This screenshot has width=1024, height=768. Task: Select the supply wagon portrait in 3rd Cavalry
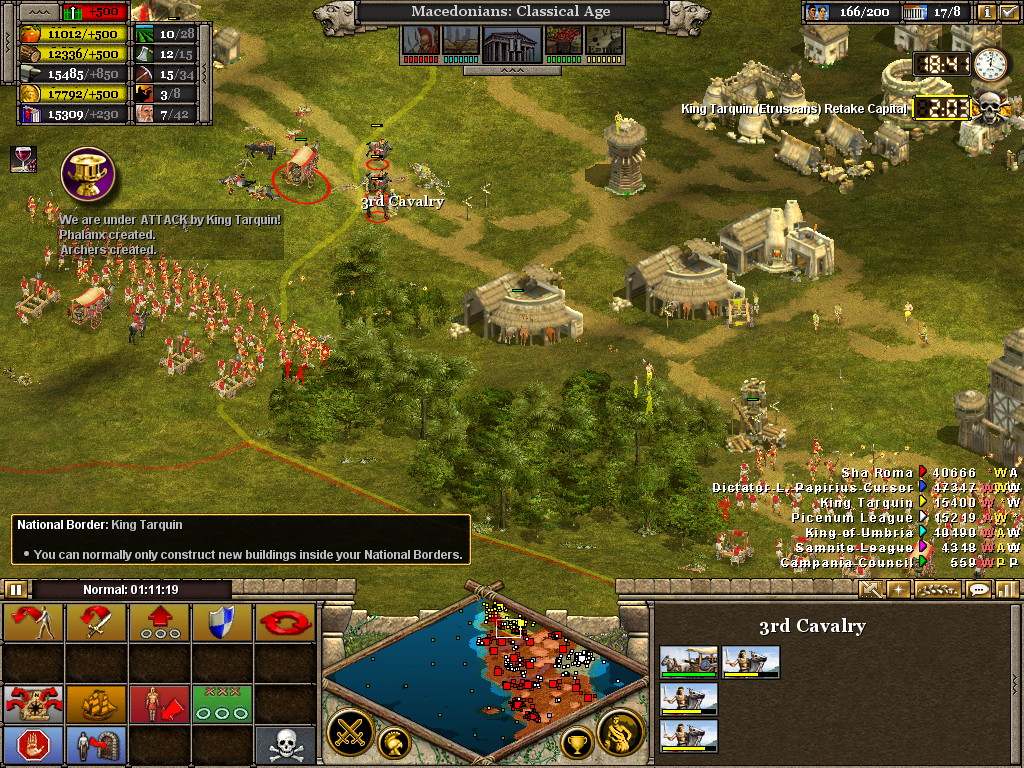(688, 661)
